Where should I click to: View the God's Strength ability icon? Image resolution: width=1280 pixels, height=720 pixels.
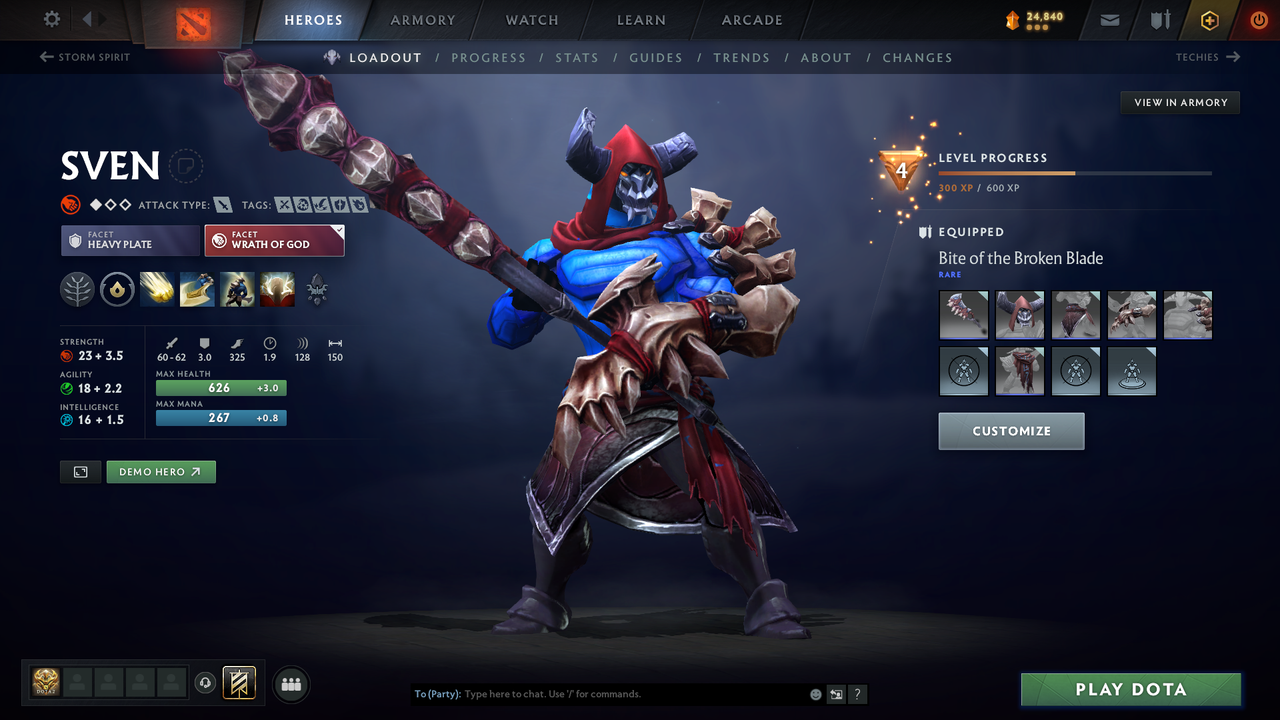tap(277, 290)
